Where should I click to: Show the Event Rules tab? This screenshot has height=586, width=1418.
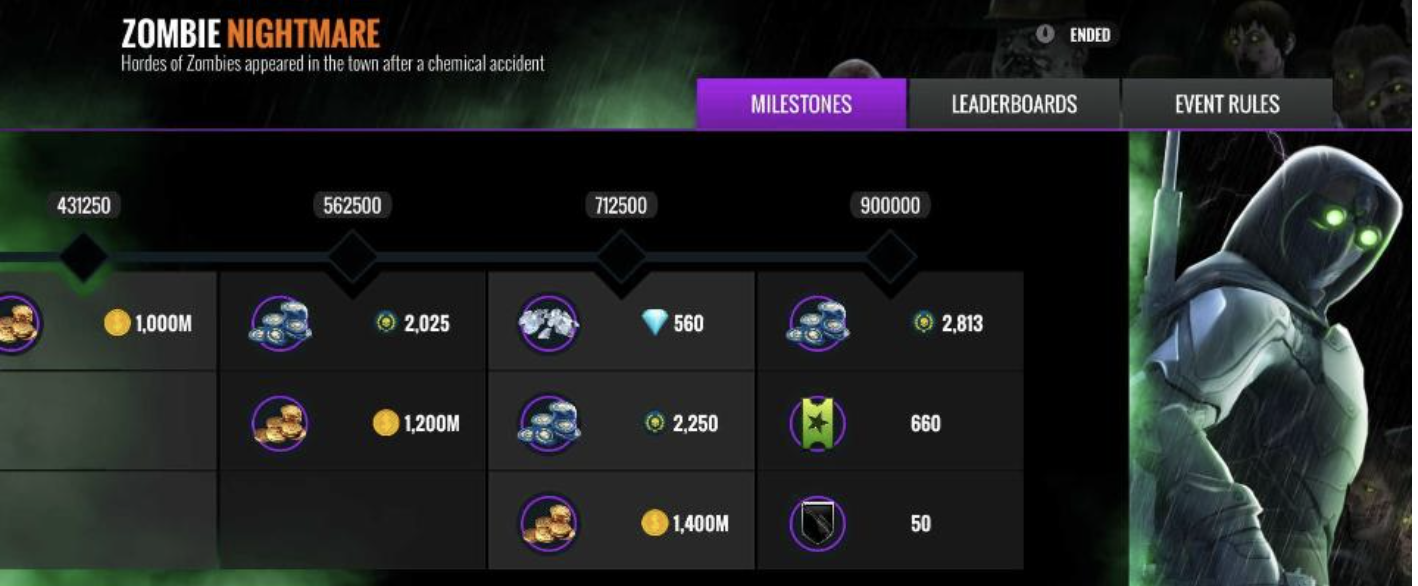[x=1227, y=104]
